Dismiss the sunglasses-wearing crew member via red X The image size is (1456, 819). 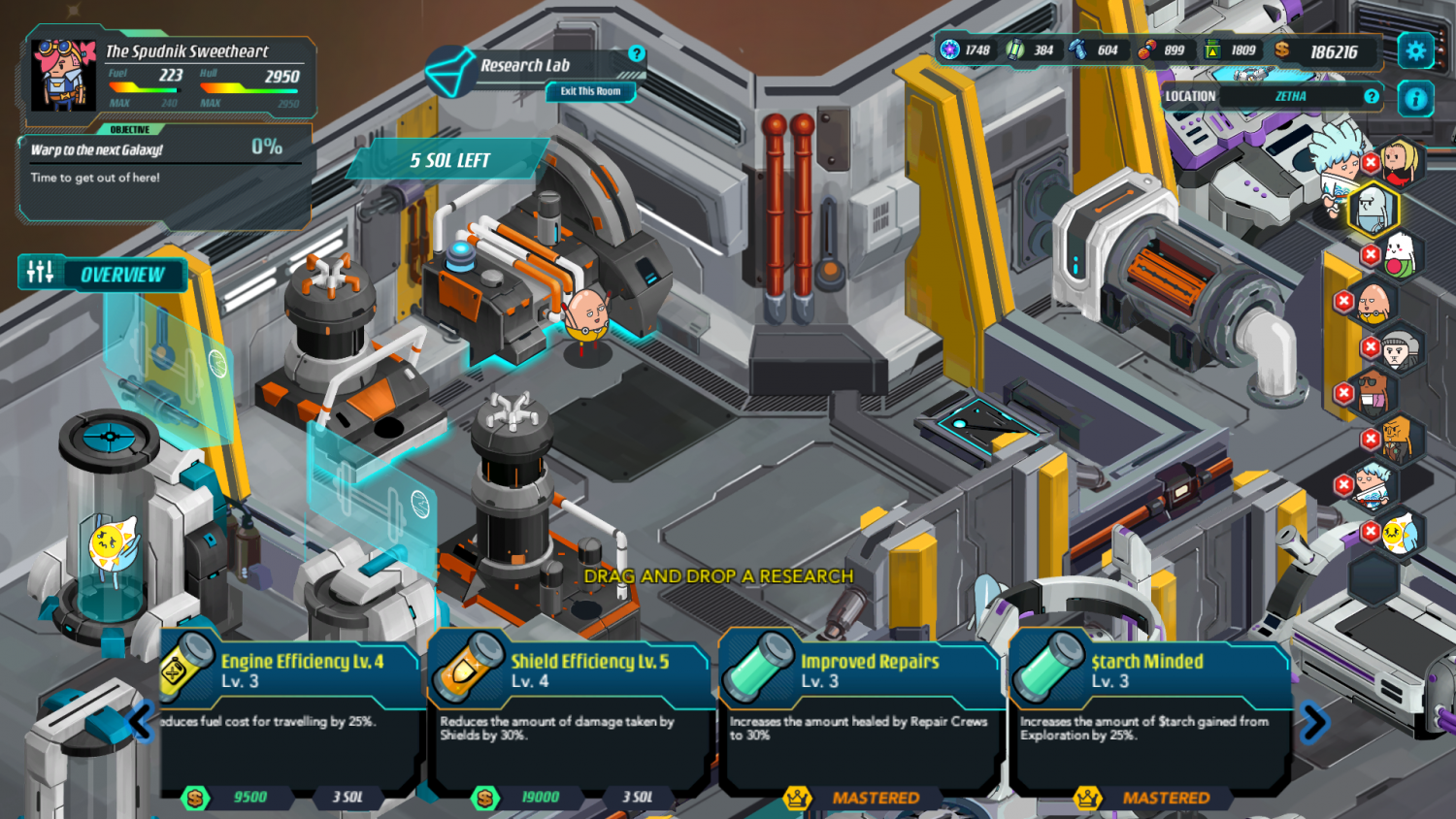click(x=1344, y=392)
